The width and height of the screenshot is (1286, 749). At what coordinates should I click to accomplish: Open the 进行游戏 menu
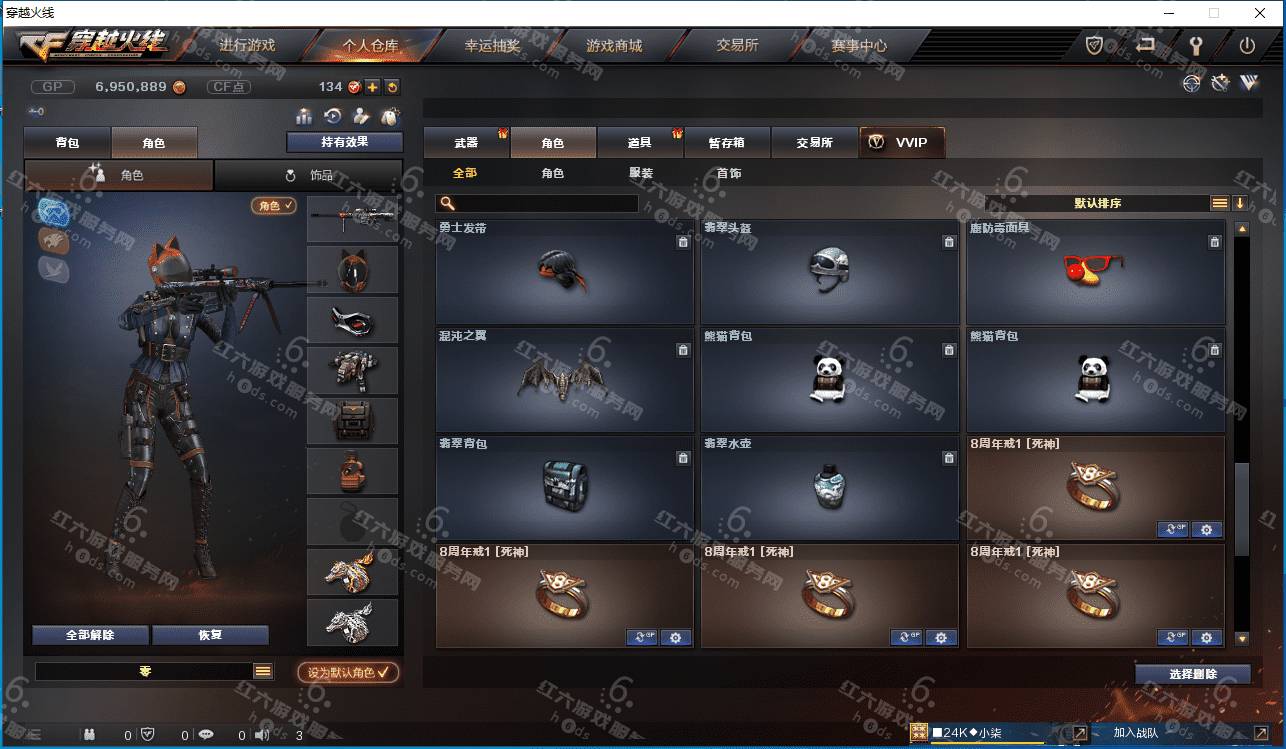pyautogui.click(x=247, y=46)
